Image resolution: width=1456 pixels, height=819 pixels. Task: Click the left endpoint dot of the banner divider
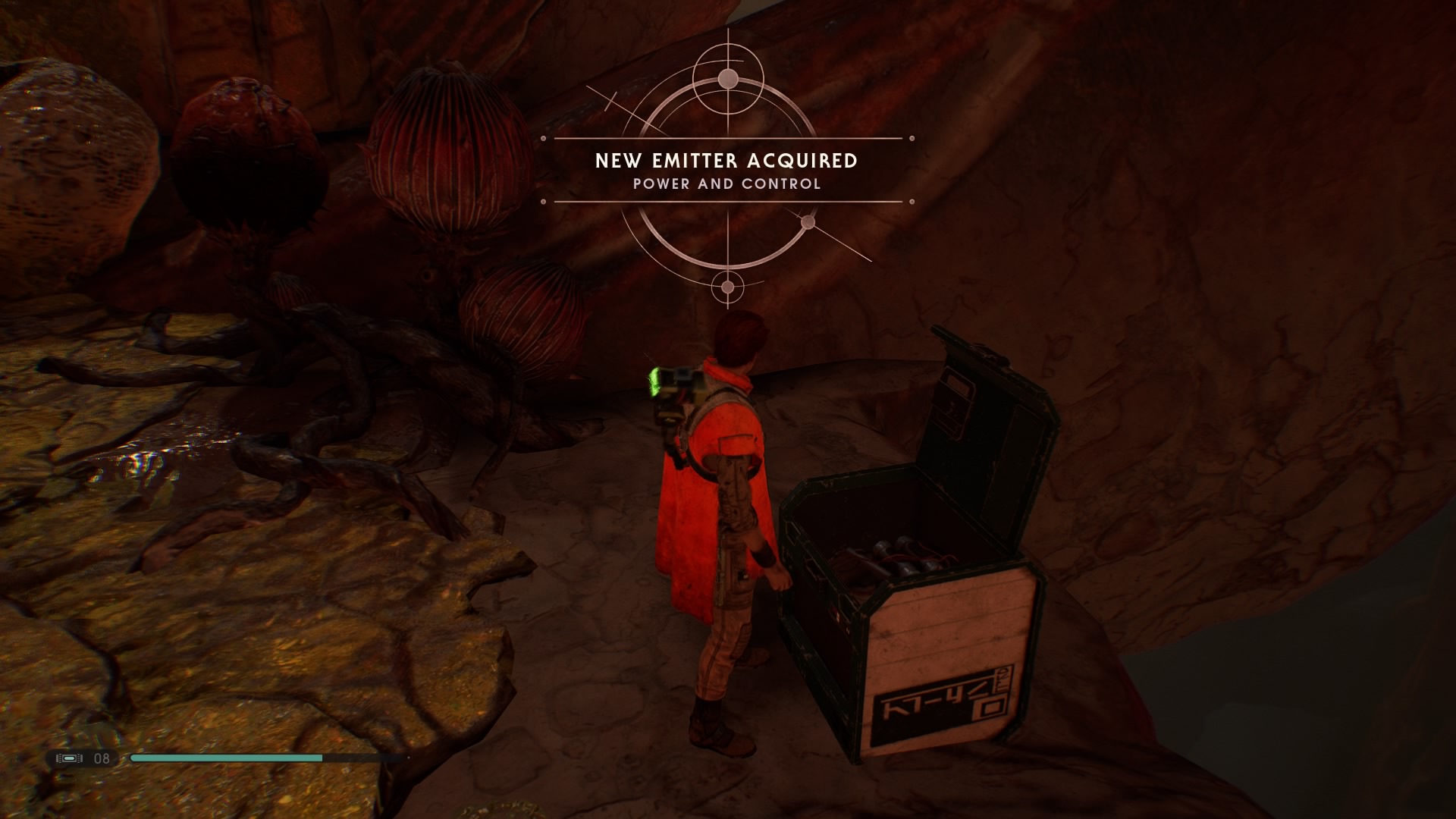pyautogui.click(x=543, y=138)
